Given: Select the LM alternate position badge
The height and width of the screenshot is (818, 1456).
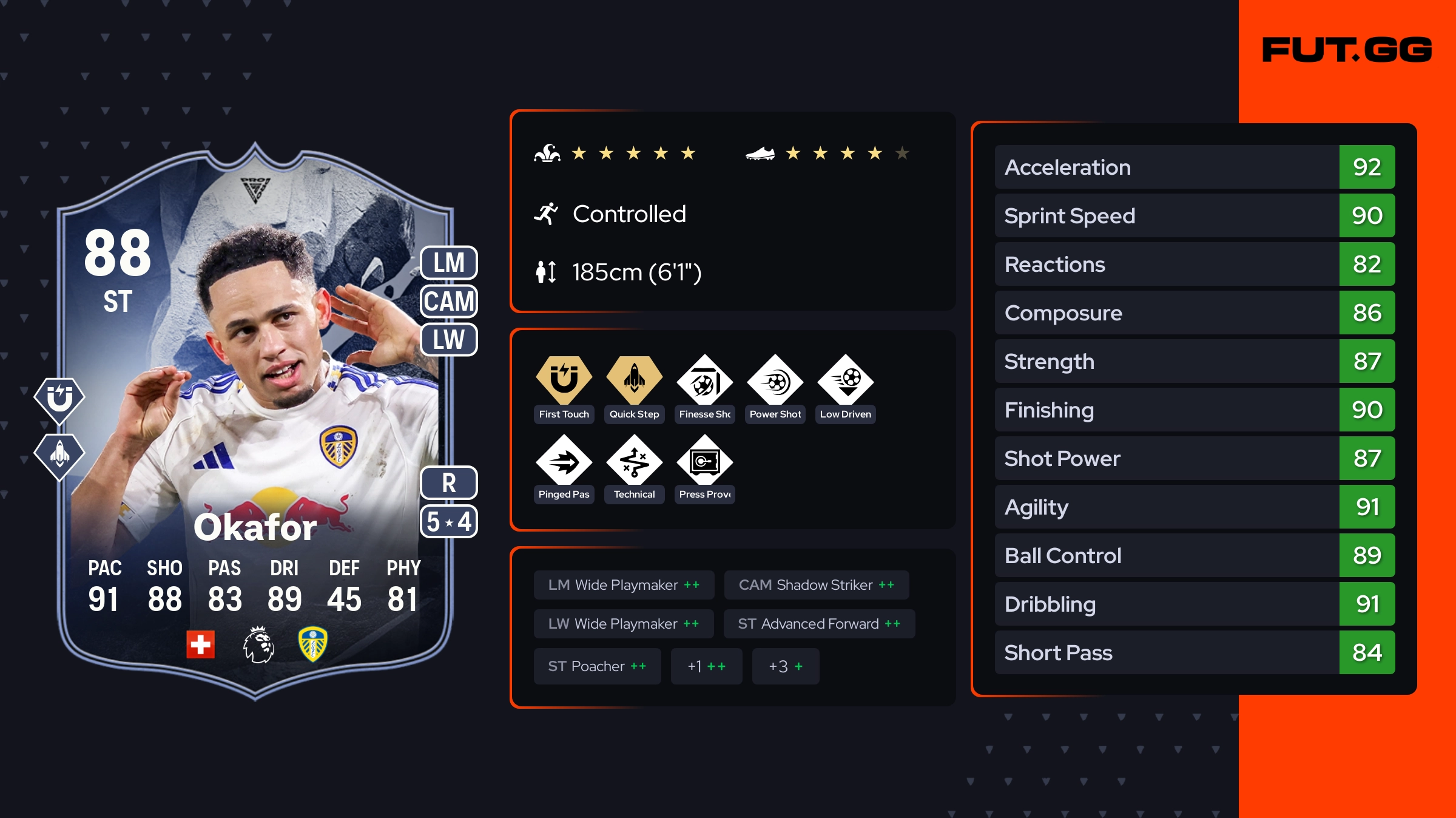Looking at the screenshot, I should [x=449, y=263].
